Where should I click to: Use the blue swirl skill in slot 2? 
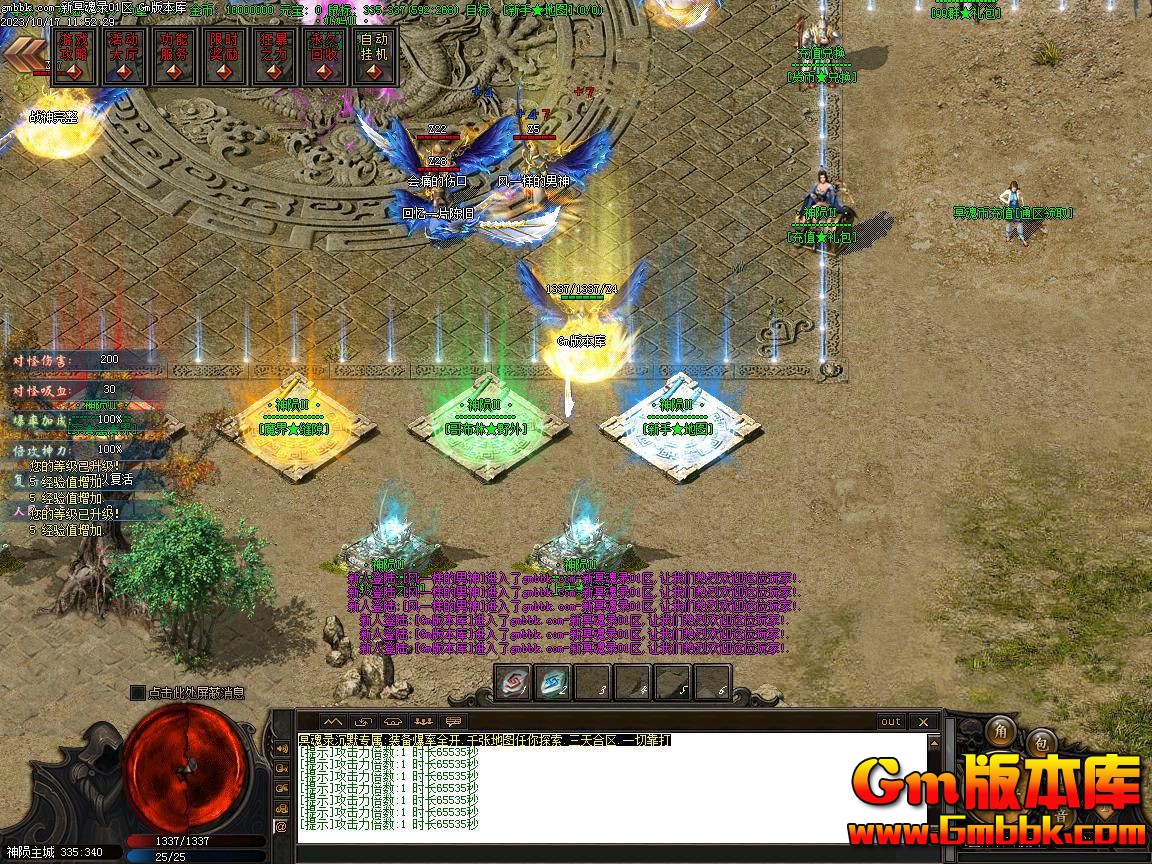point(552,683)
